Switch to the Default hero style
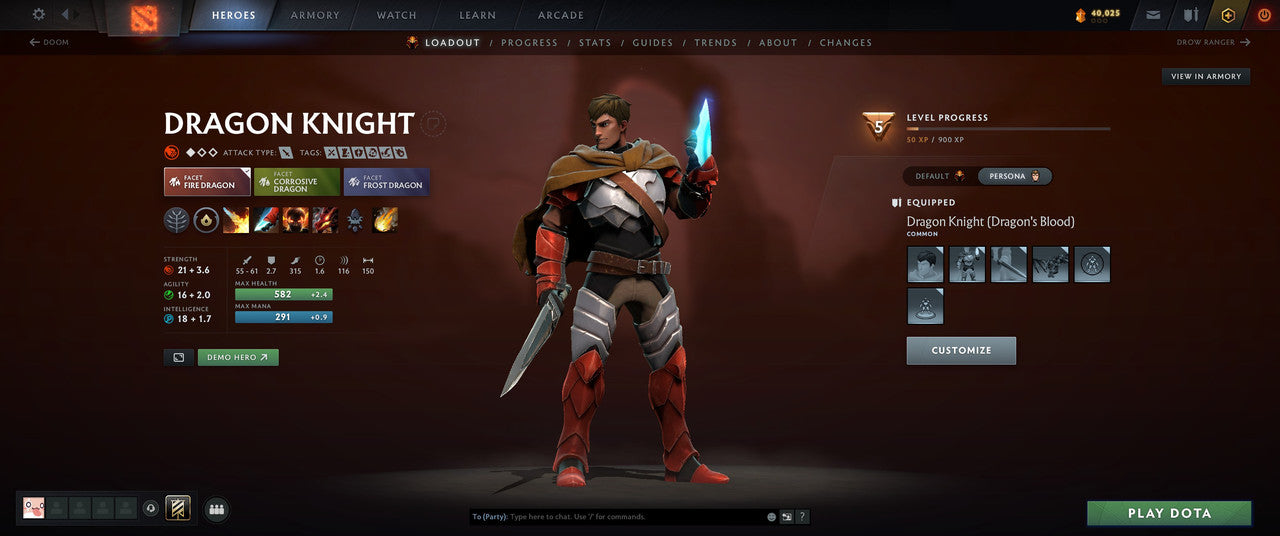This screenshot has height=536, width=1280. click(939, 176)
